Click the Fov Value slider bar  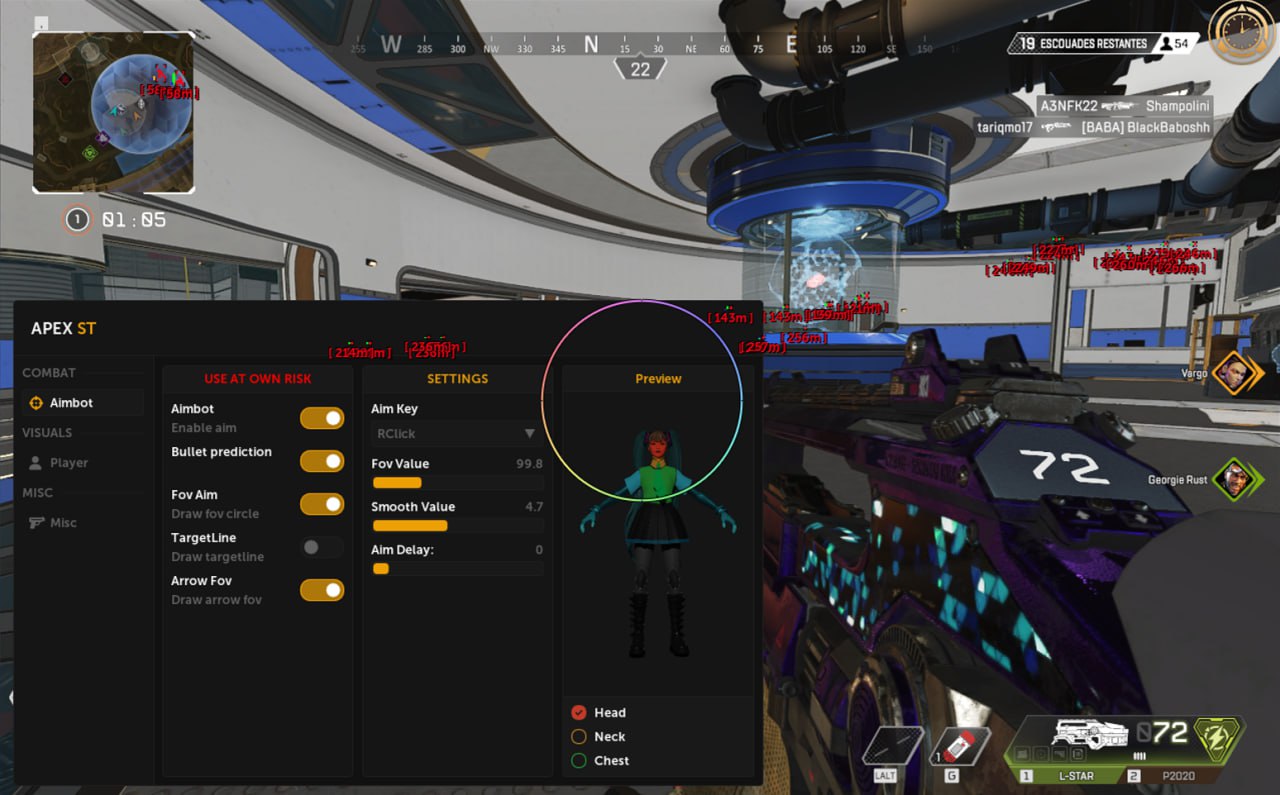(x=457, y=483)
